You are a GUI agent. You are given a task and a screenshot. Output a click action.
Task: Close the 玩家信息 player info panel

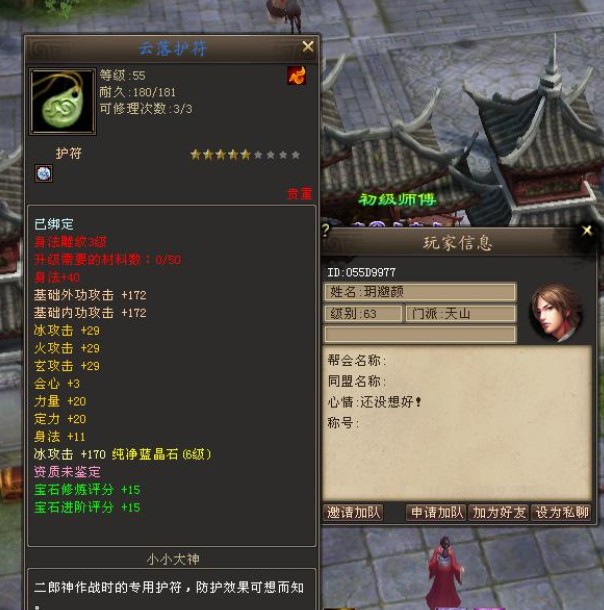tap(587, 231)
